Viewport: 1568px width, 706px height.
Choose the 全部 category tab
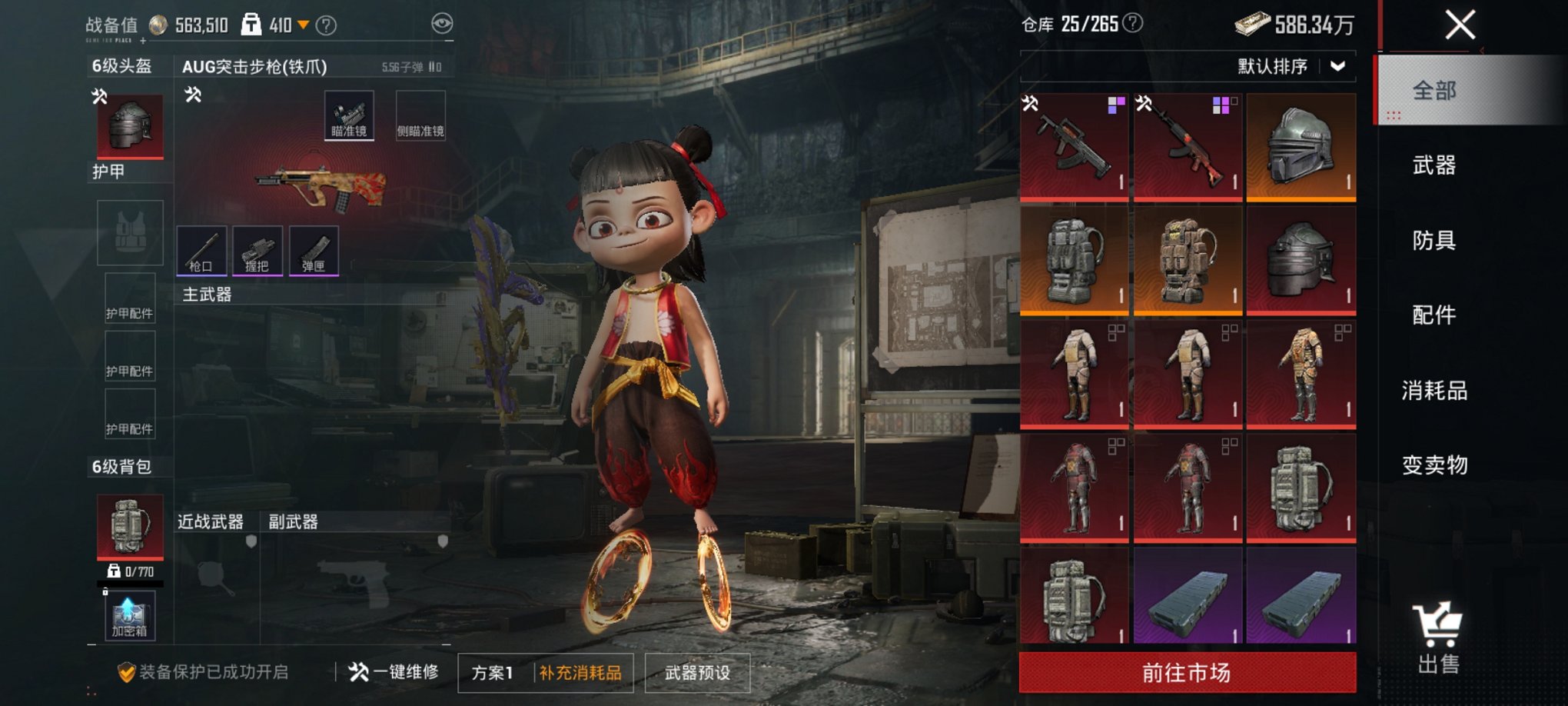pos(1433,91)
